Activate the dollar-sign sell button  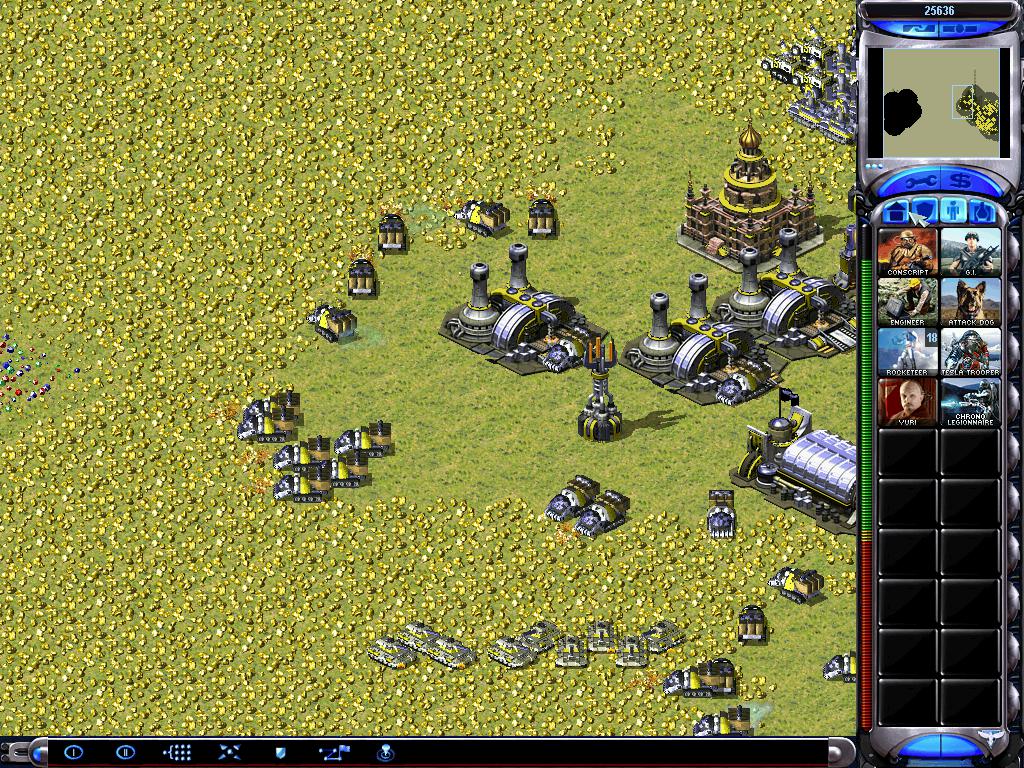tap(962, 183)
